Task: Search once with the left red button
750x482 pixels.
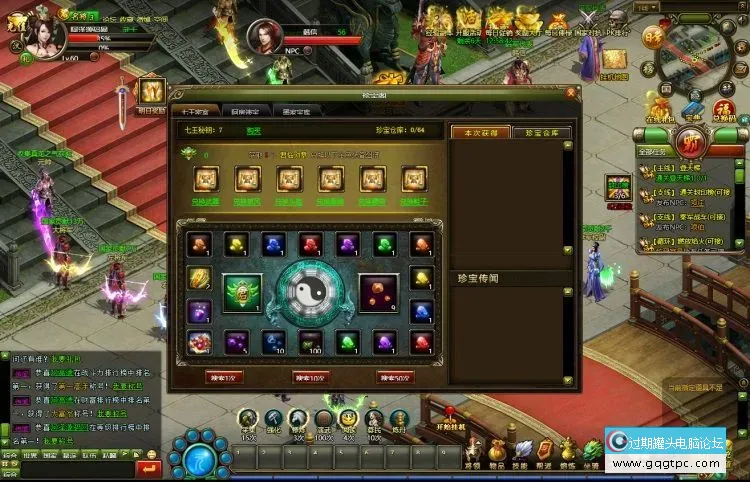Action: tap(222, 378)
